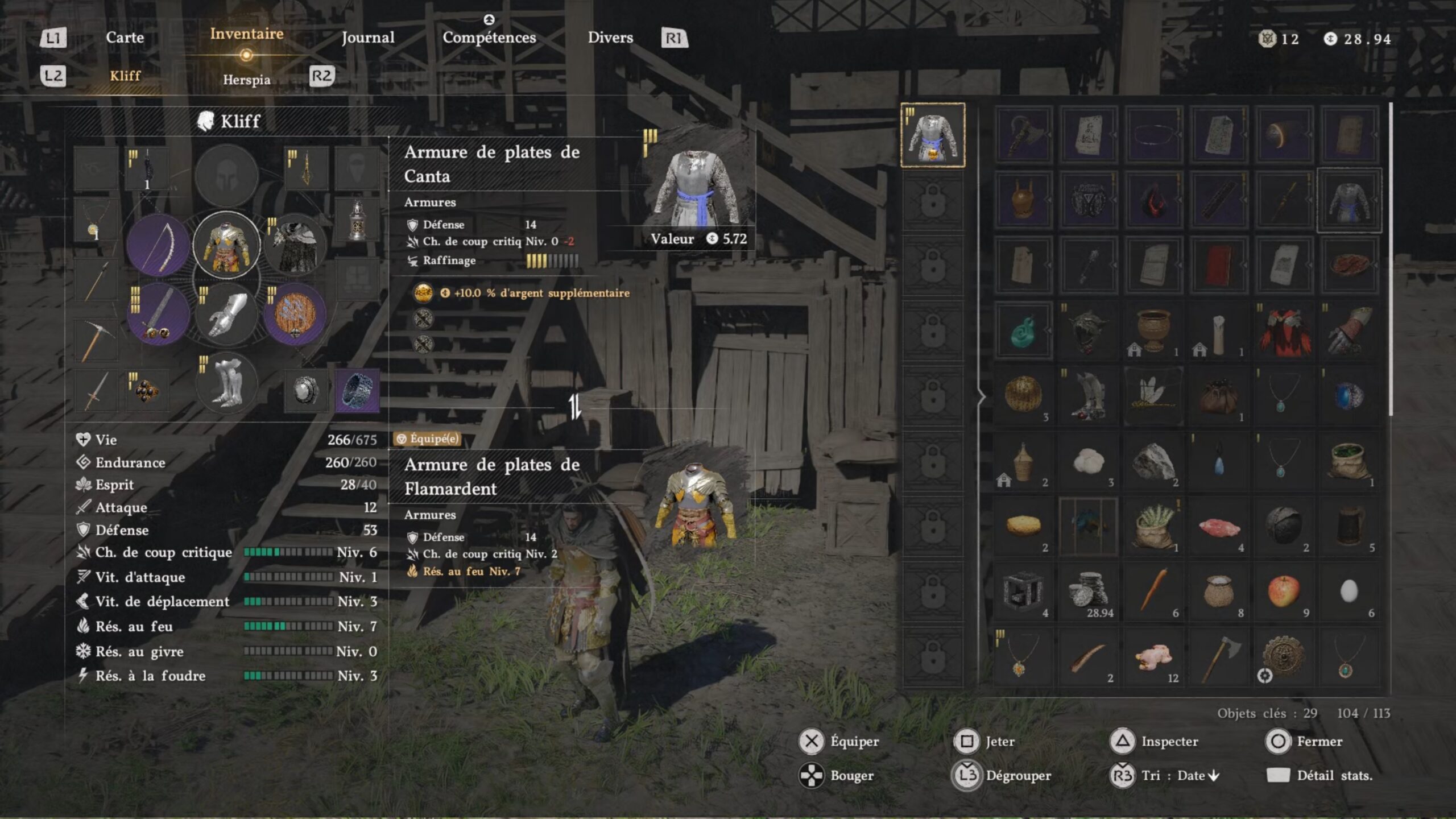The height and width of the screenshot is (819, 1456).
Task: Switch to the Journal tab
Action: point(367,38)
